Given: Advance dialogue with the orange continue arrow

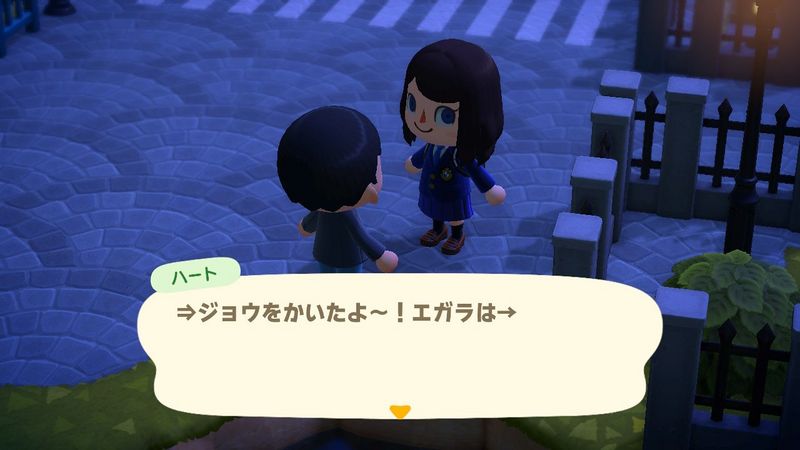Looking at the screenshot, I should tap(400, 410).
